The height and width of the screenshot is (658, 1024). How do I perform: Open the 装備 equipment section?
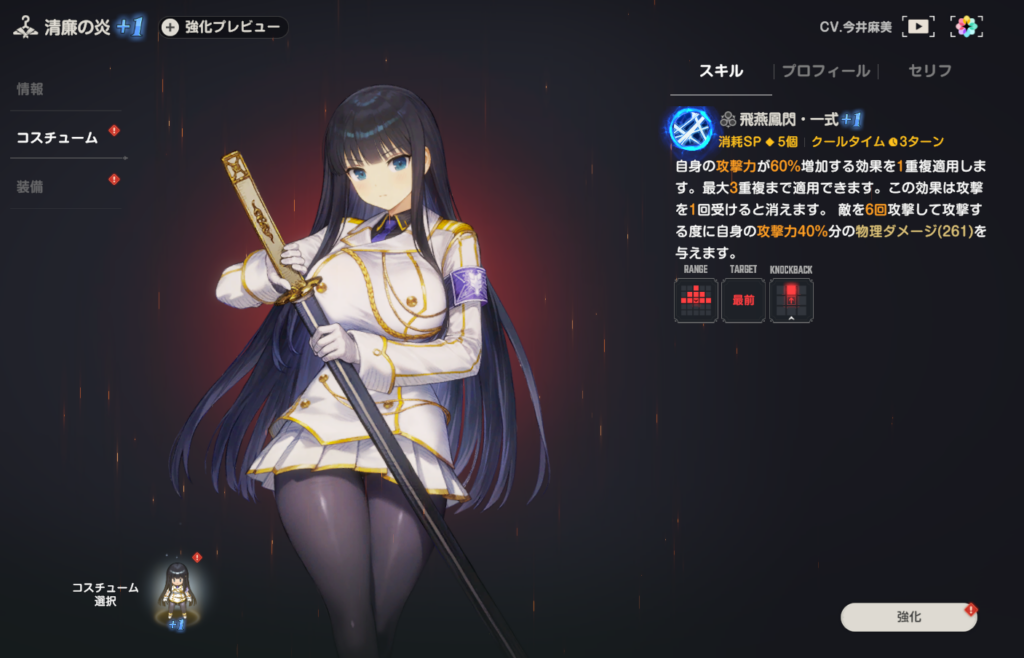tap(31, 187)
